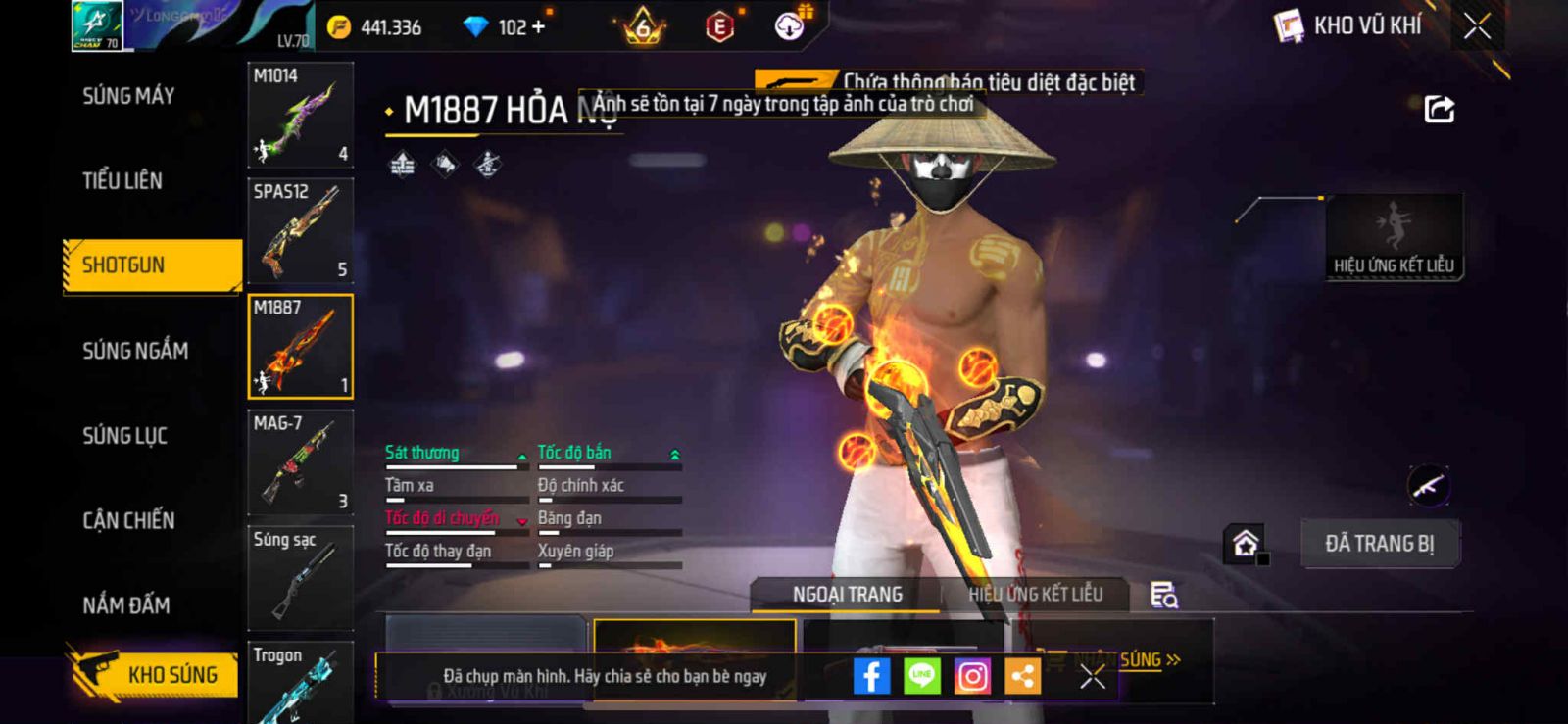Select the M1887 weapon slot
This screenshot has width=1568, height=724.
click(300, 347)
